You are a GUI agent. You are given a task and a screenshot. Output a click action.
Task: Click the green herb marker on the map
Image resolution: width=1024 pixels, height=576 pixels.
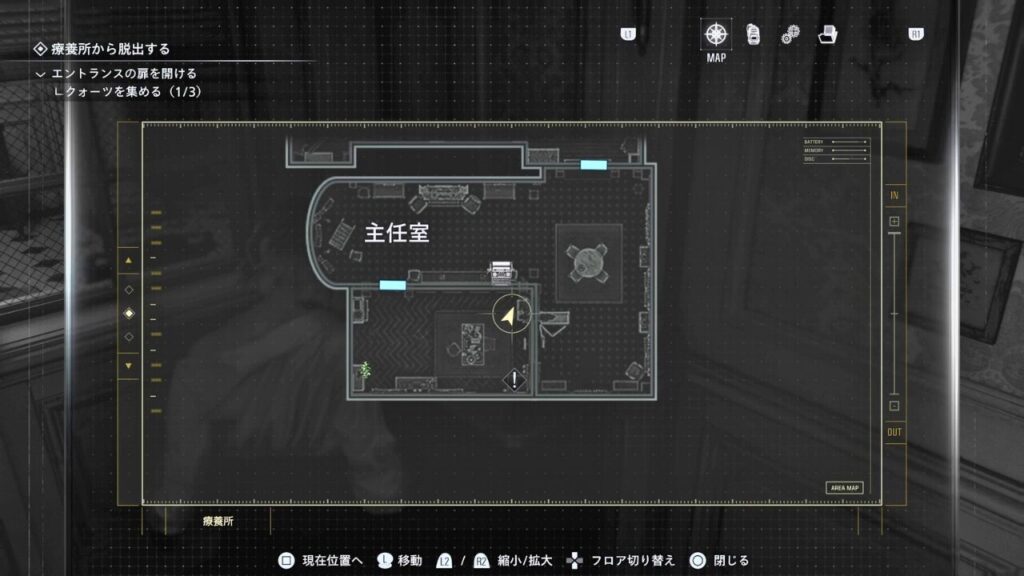pos(366,369)
